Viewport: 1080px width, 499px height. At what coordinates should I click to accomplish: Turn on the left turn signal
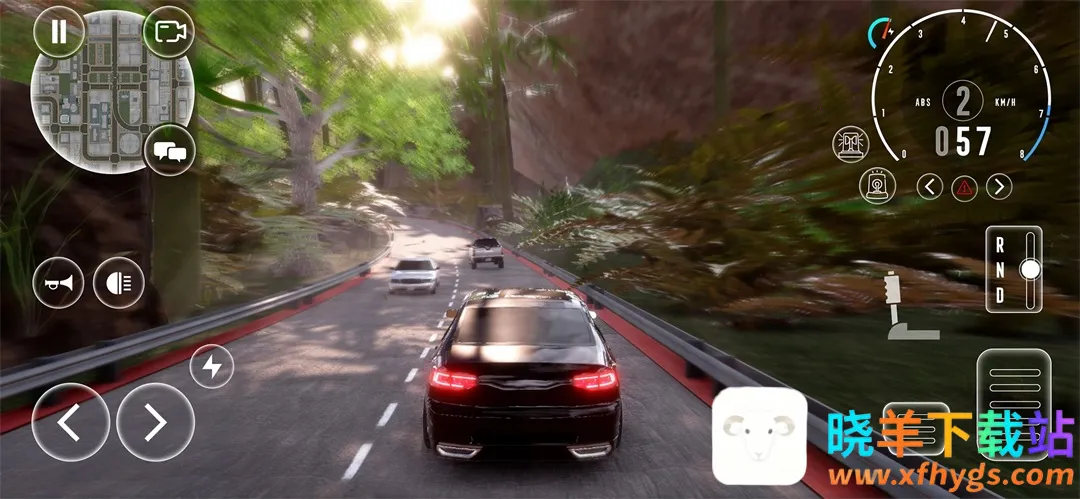pos(930,186)
